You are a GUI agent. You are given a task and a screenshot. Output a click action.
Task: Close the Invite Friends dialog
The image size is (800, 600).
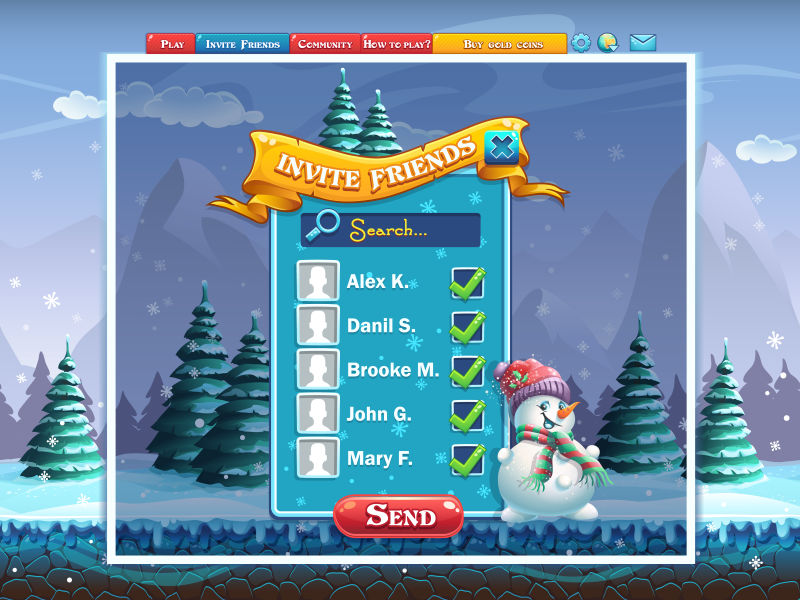502,148
